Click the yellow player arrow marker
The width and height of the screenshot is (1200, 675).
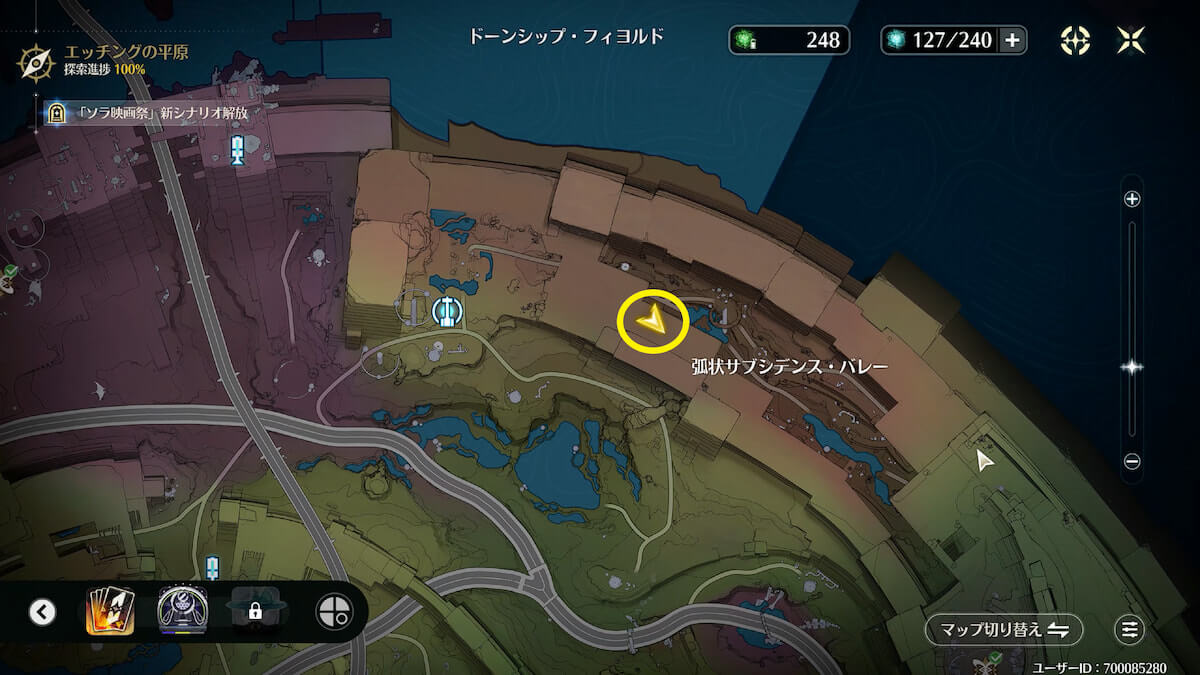(652, 320)
